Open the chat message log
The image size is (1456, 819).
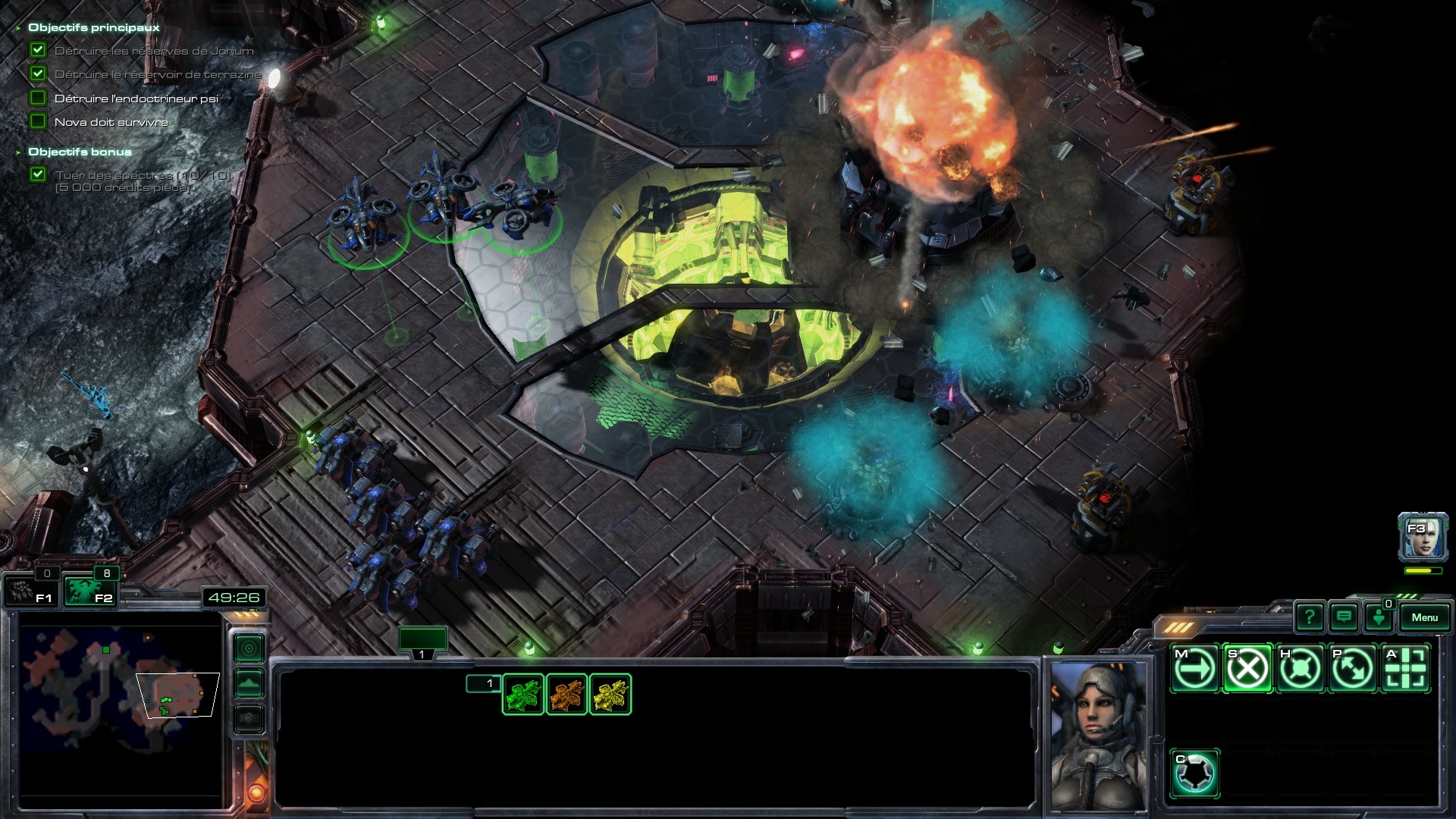point(1344,617)
